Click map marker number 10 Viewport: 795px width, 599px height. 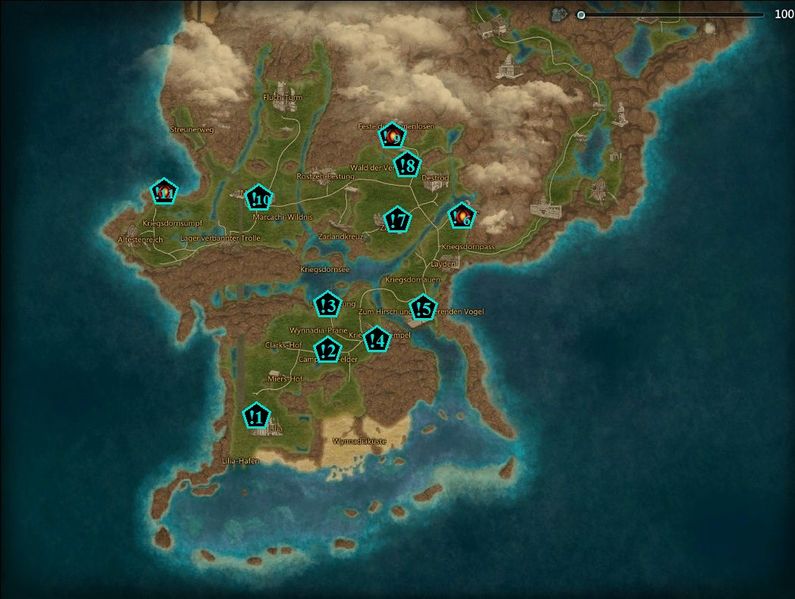(259, 197)
